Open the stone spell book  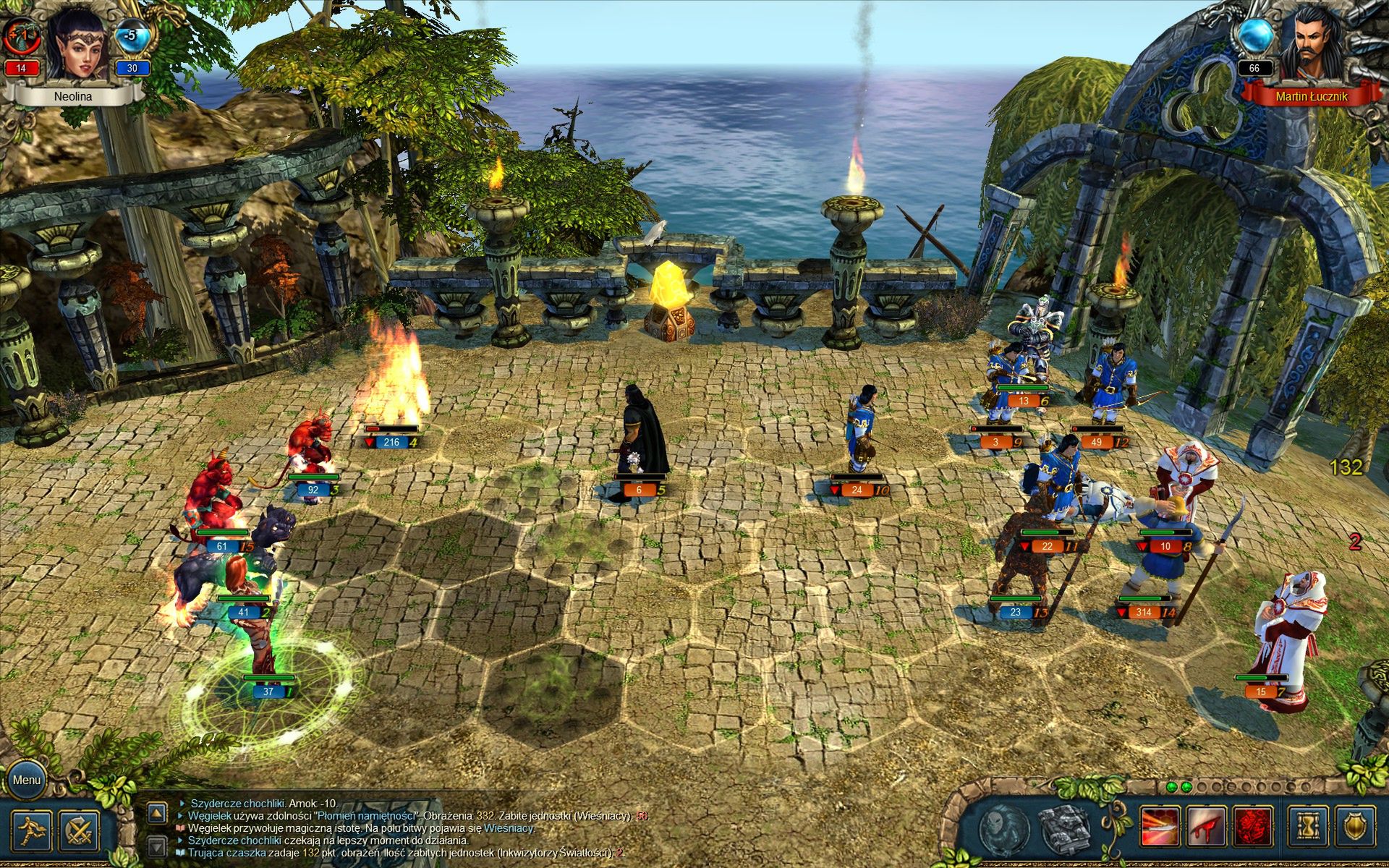coord(1064,827)
